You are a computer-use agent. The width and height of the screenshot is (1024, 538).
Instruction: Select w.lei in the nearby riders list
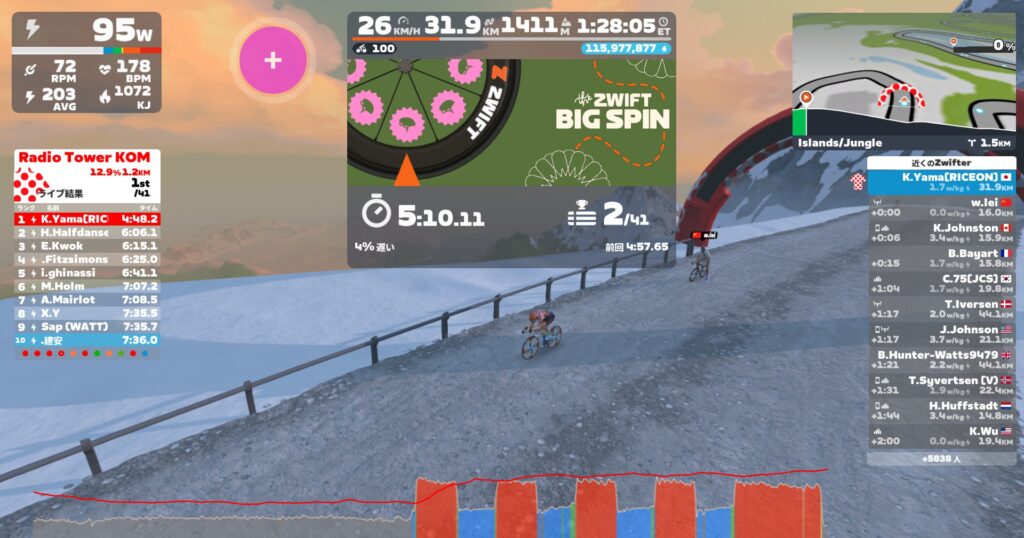click(x=941, y=206)
